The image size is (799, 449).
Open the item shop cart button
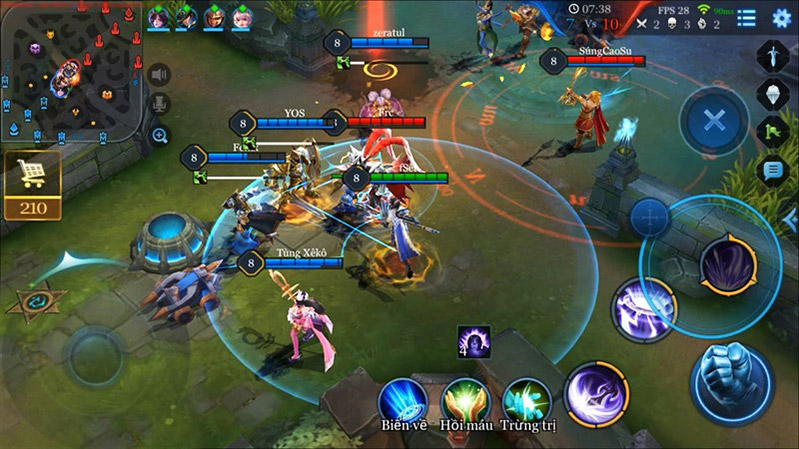(32, 177)
